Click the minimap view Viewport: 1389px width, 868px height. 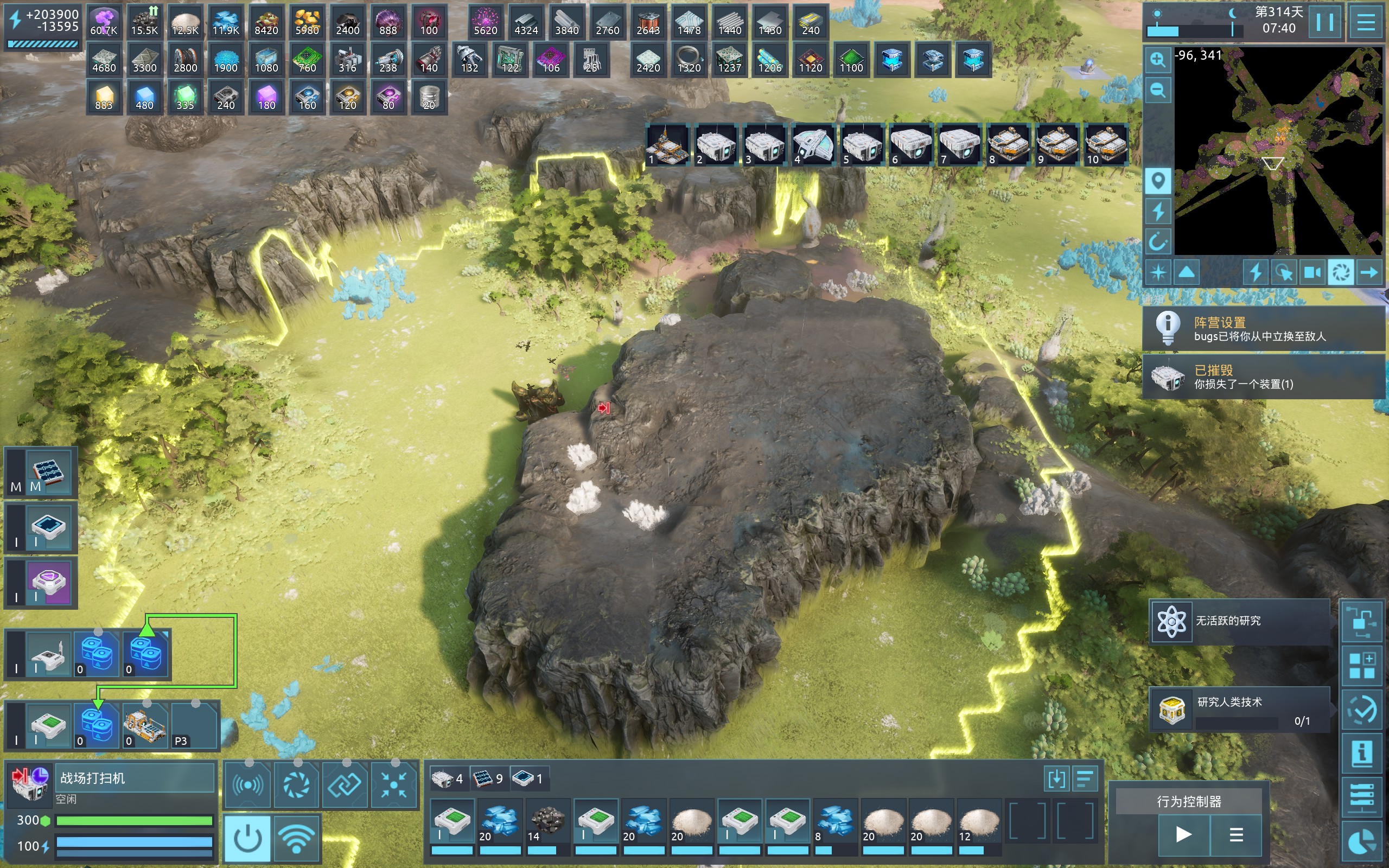[1278, 150]
